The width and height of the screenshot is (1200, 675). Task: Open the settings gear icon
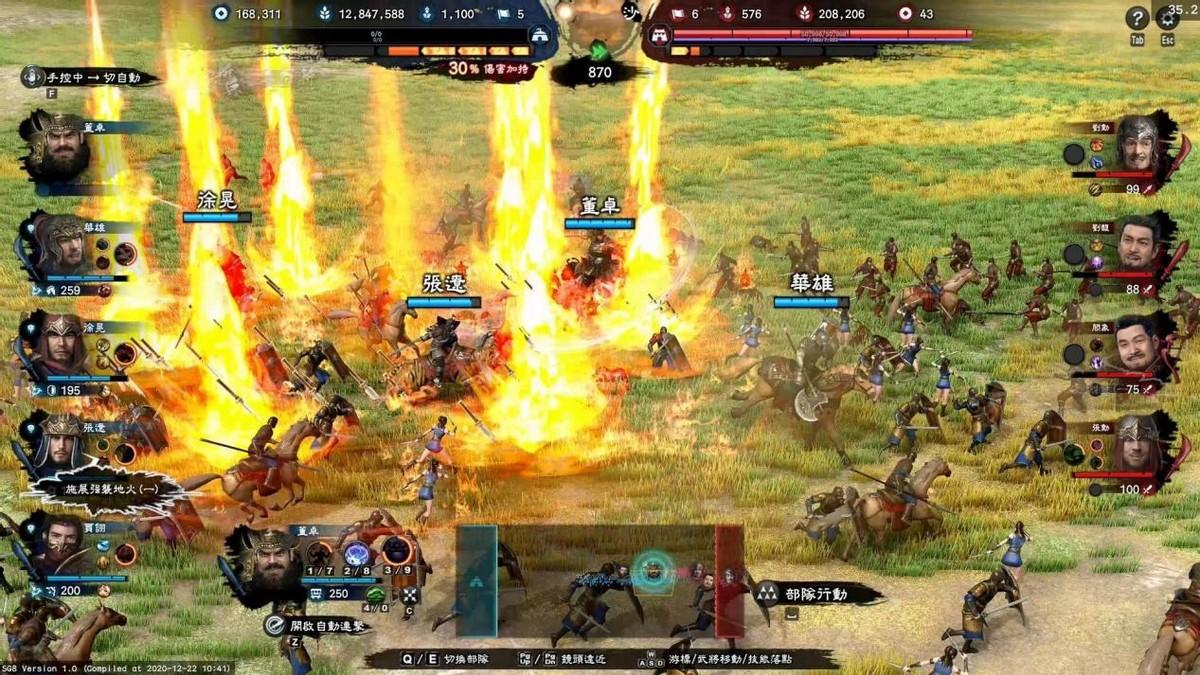click(1167, 18)
